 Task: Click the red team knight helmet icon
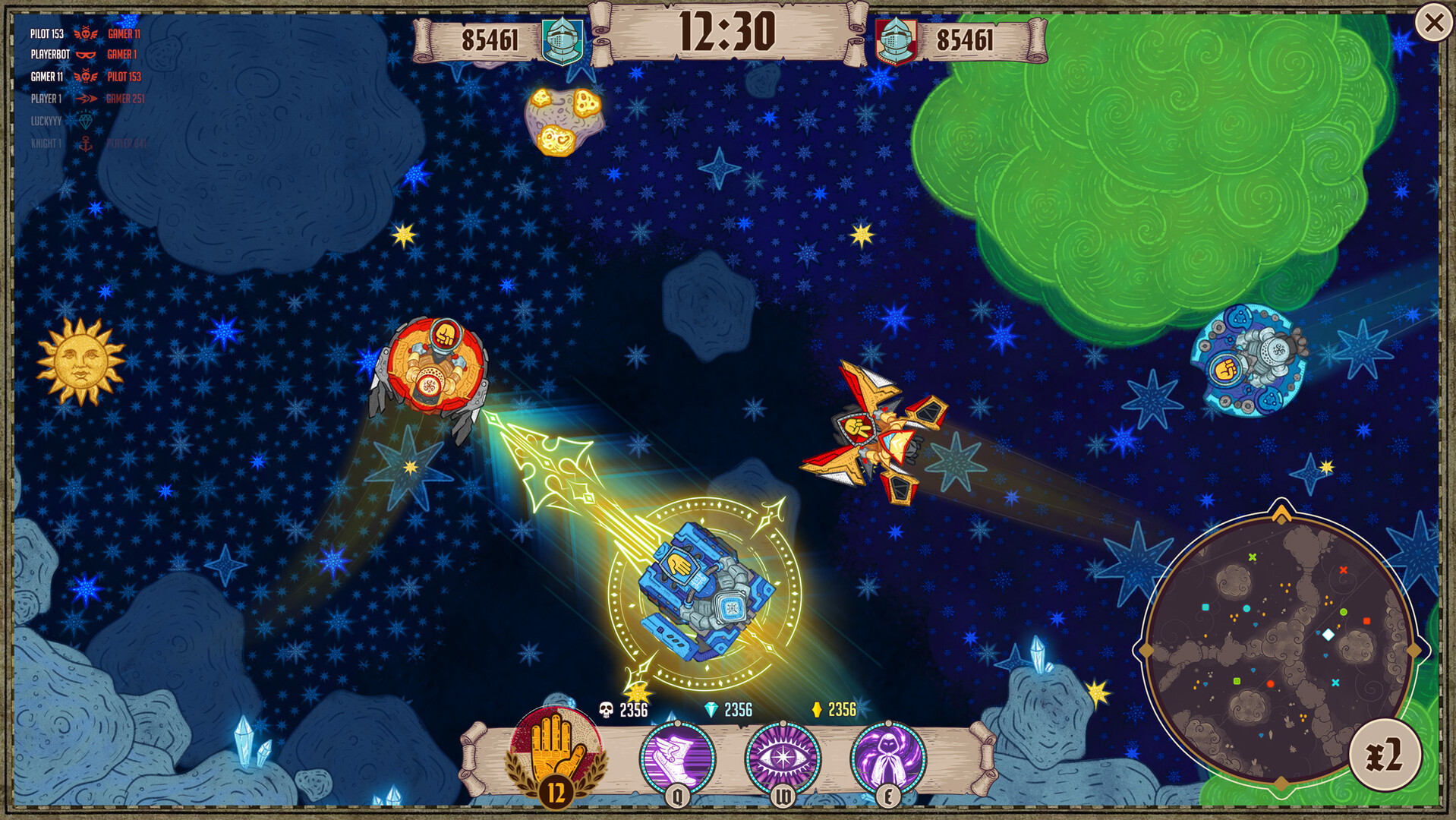coord(896,40)
